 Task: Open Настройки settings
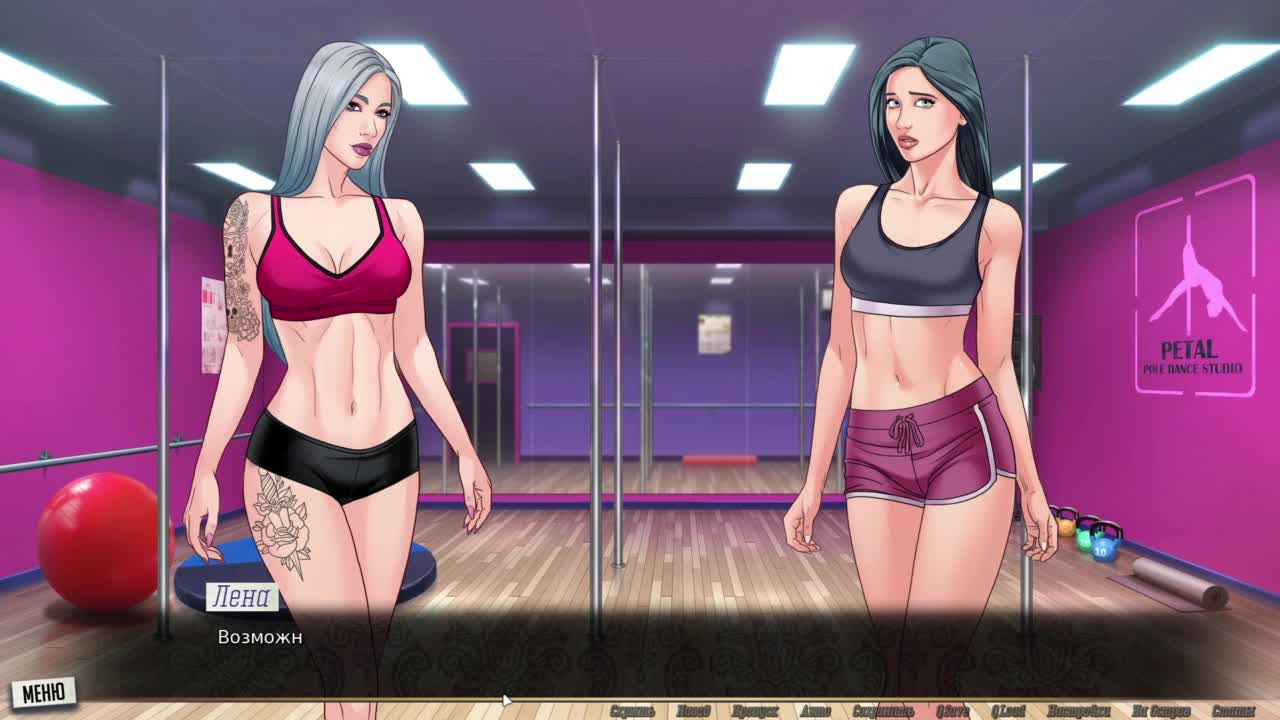coord(1078,711)
